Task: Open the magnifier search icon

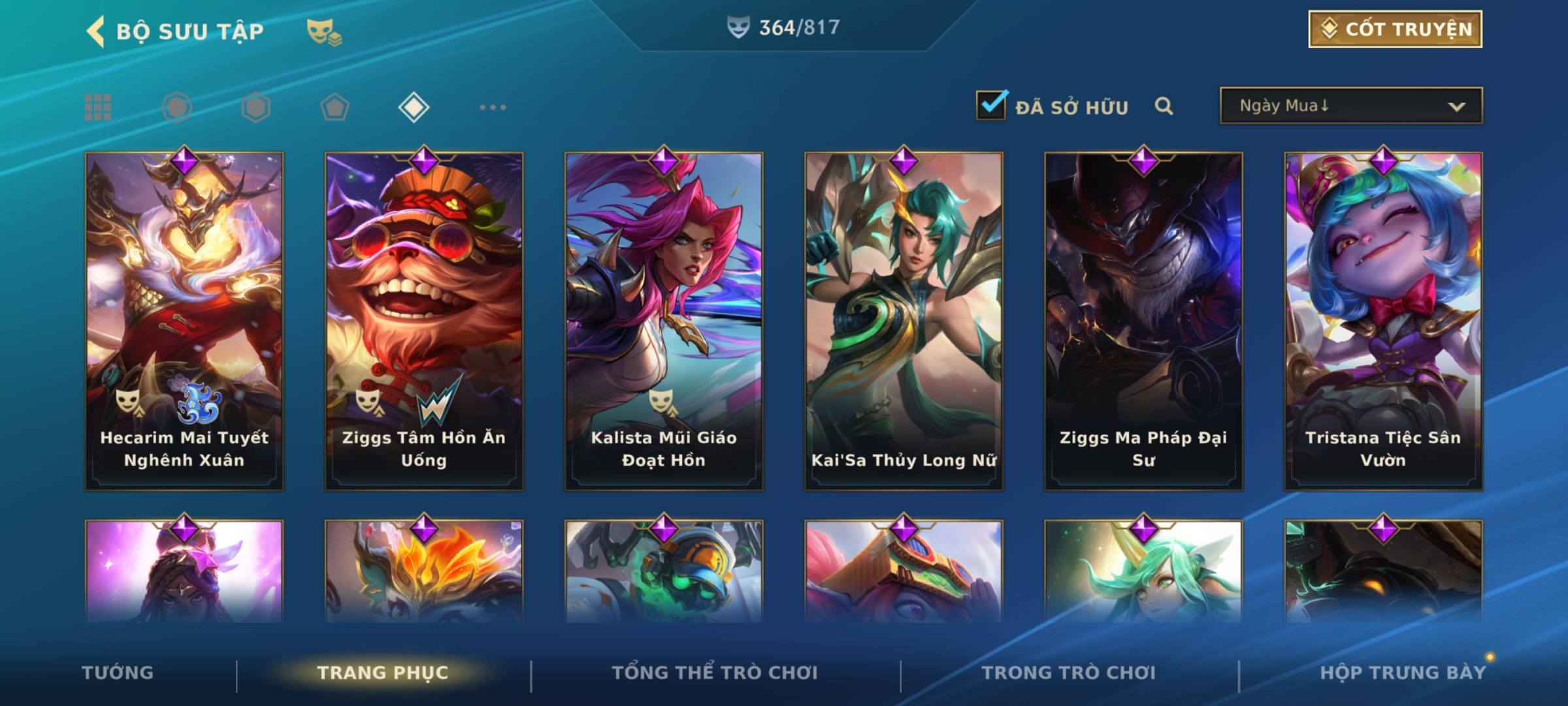Action: click(x=1164, y=106)
